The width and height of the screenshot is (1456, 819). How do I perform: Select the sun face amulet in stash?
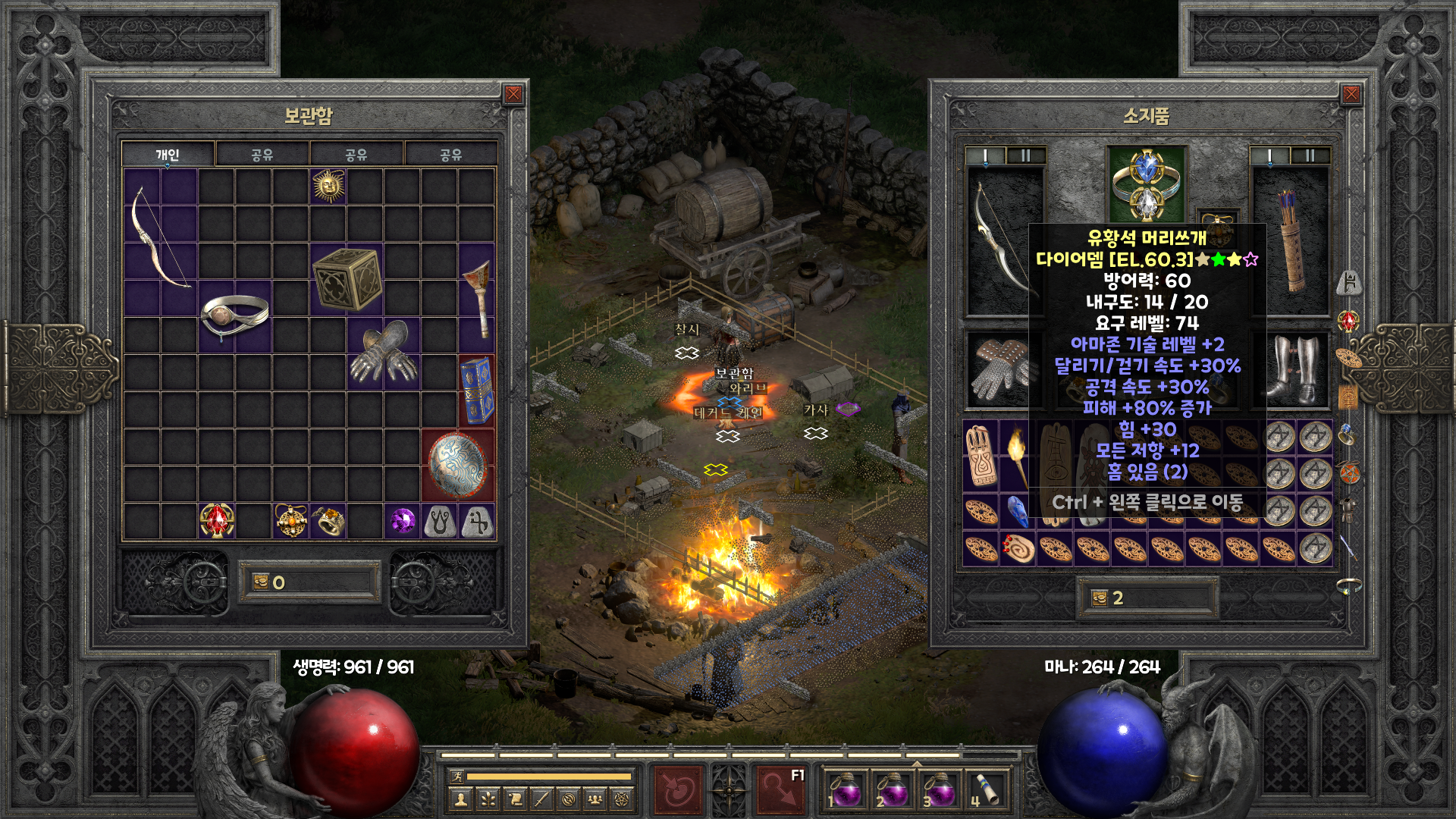click(328, 186)
